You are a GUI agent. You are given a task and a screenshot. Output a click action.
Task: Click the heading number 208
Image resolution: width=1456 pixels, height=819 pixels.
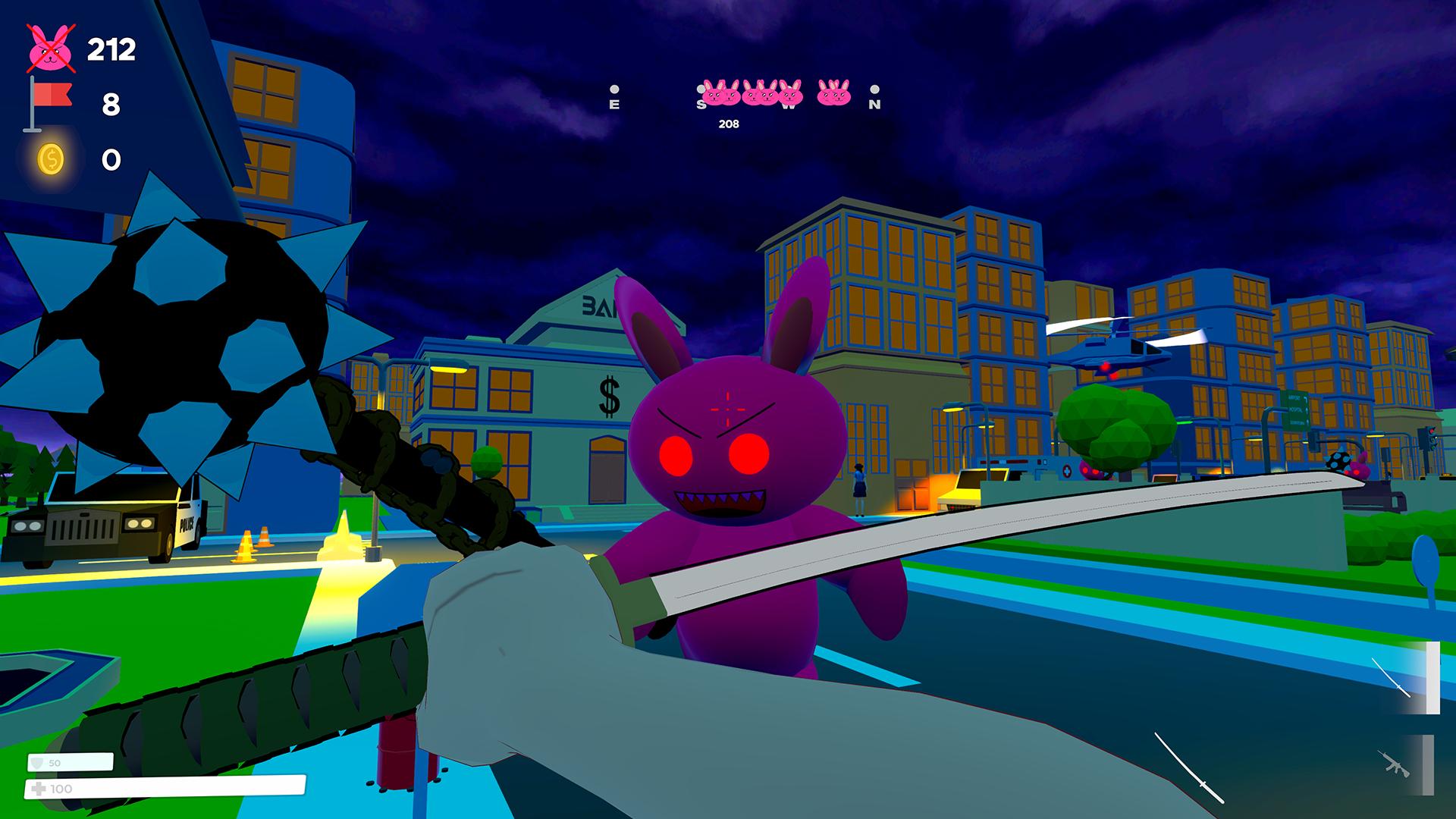click(728, 124)
